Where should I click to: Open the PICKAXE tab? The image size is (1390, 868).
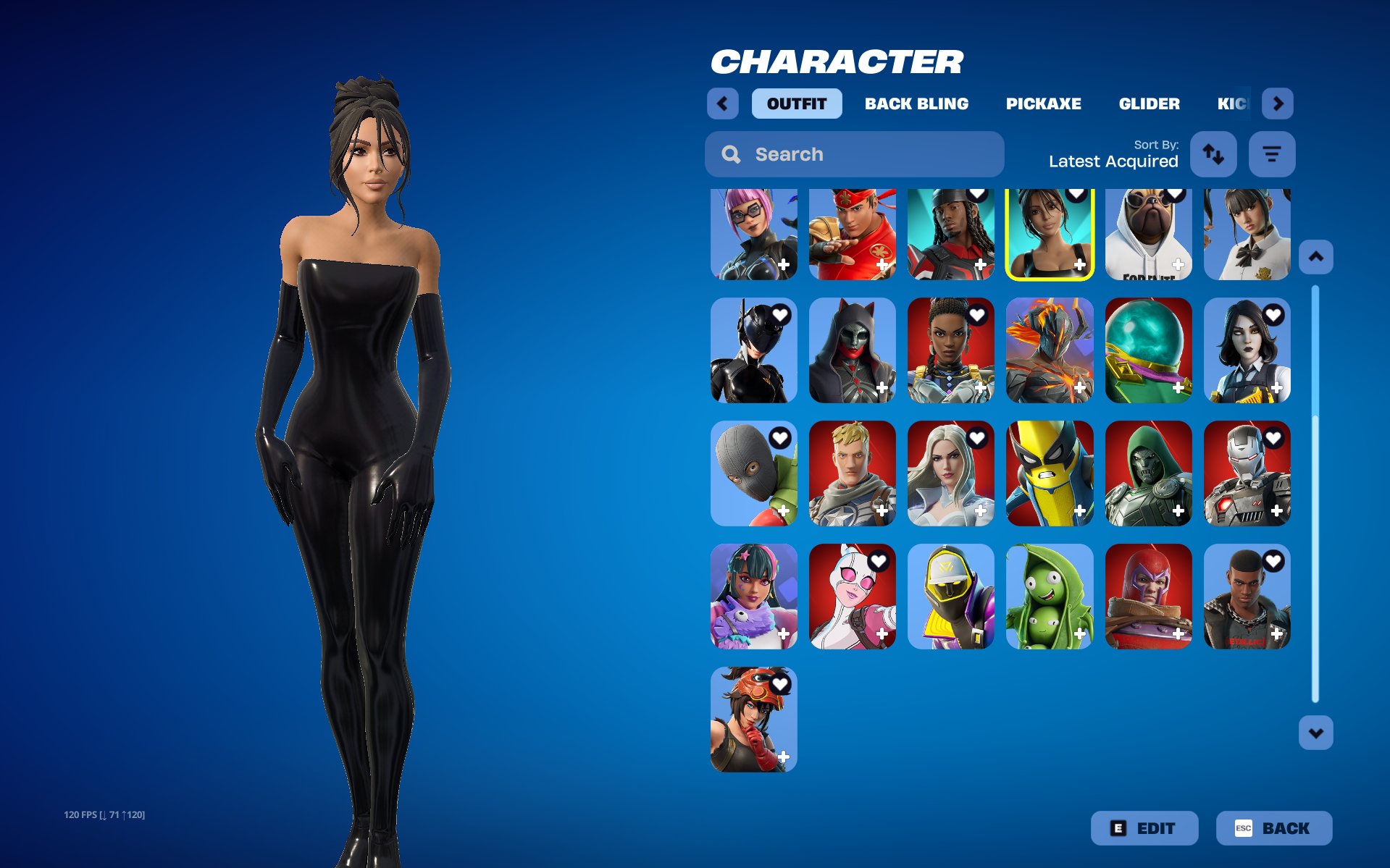[x=1043, y=104]
